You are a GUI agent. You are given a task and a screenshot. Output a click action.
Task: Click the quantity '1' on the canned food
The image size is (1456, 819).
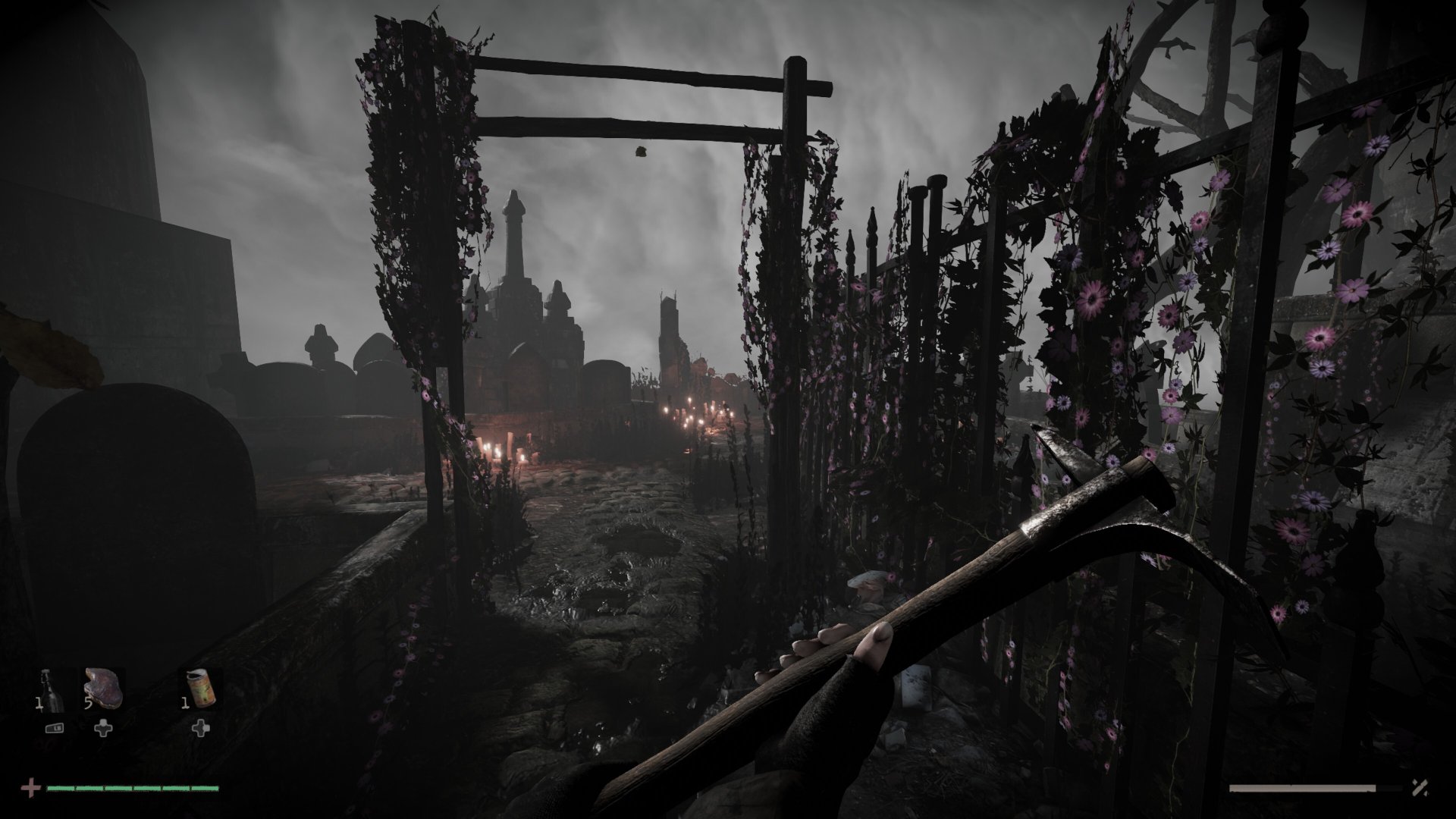[x=185, y=702]
